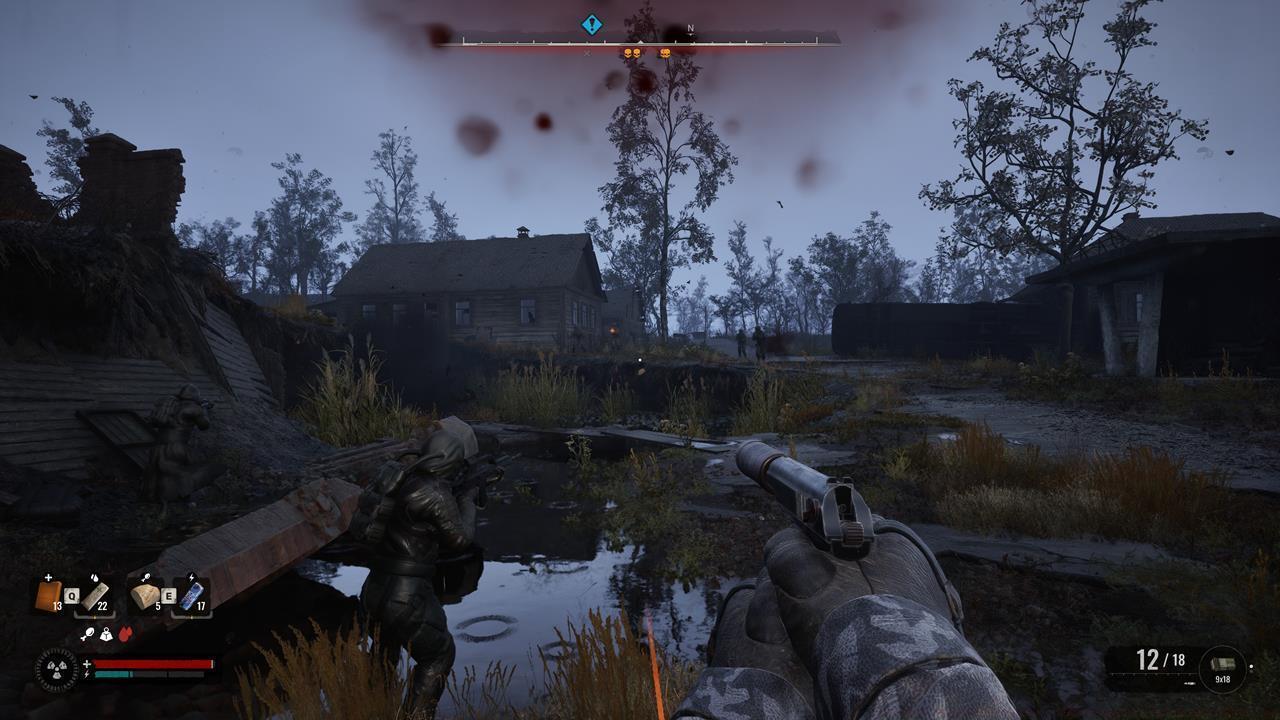Image resolution: width=1280 pixels, height=720 pixels.
Task: Use the energy drink in the E slot
Action: click(x=193, y=593)
